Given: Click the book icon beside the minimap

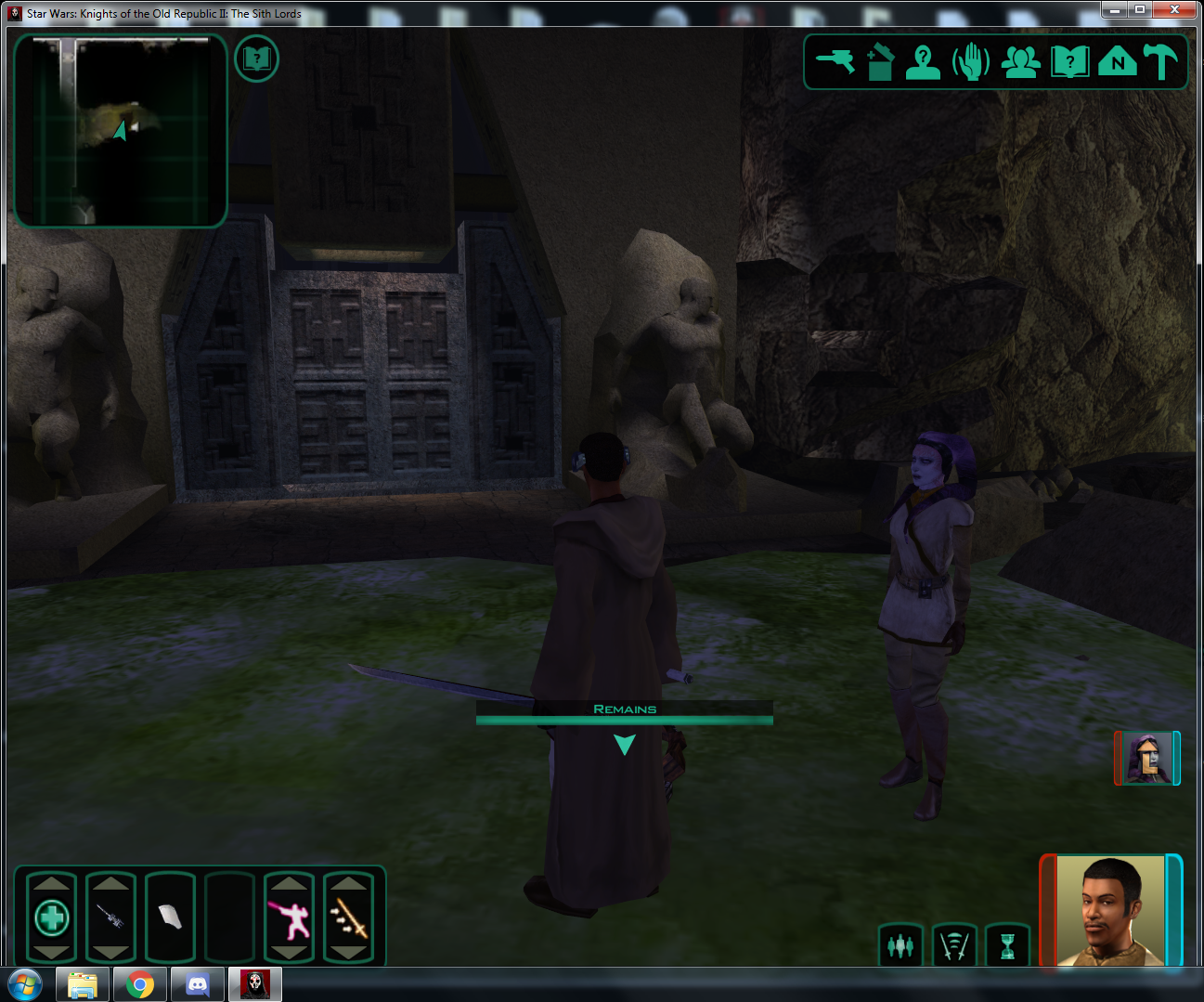Looking at the screenshot, I should click(x=256, y=59).
